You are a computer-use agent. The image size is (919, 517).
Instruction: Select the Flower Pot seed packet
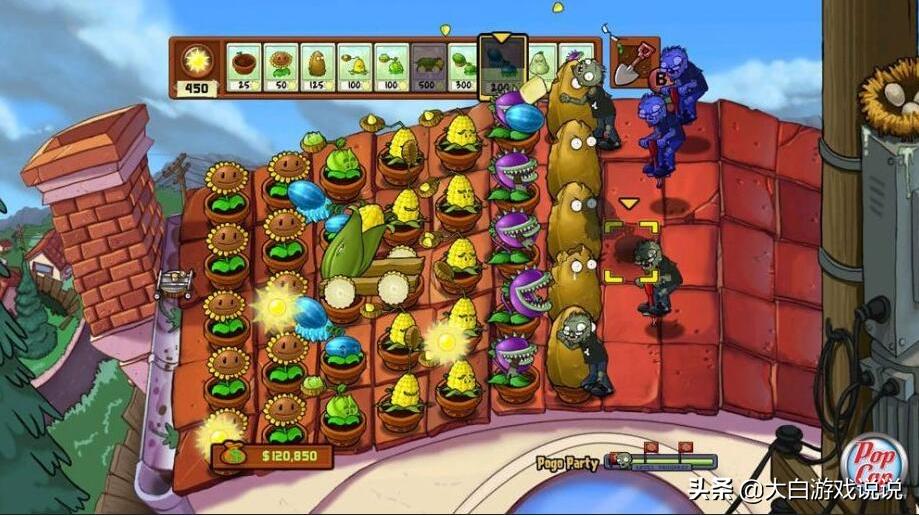[243, 66]
